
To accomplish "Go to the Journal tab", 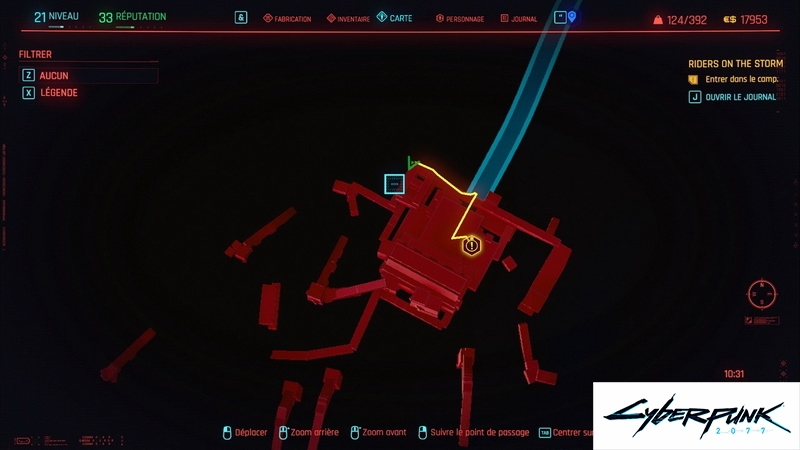I will (x=518, y=19).
